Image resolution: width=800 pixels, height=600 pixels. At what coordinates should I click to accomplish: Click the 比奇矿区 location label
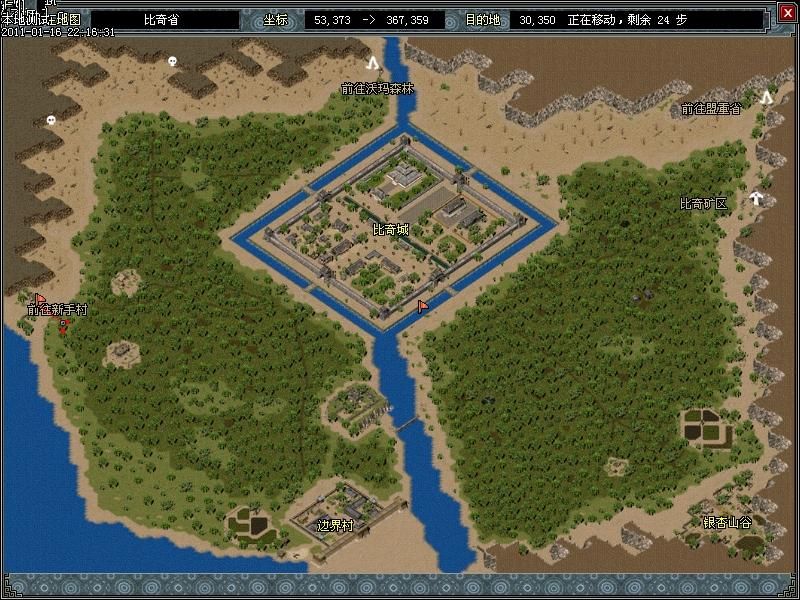(703, 204)
